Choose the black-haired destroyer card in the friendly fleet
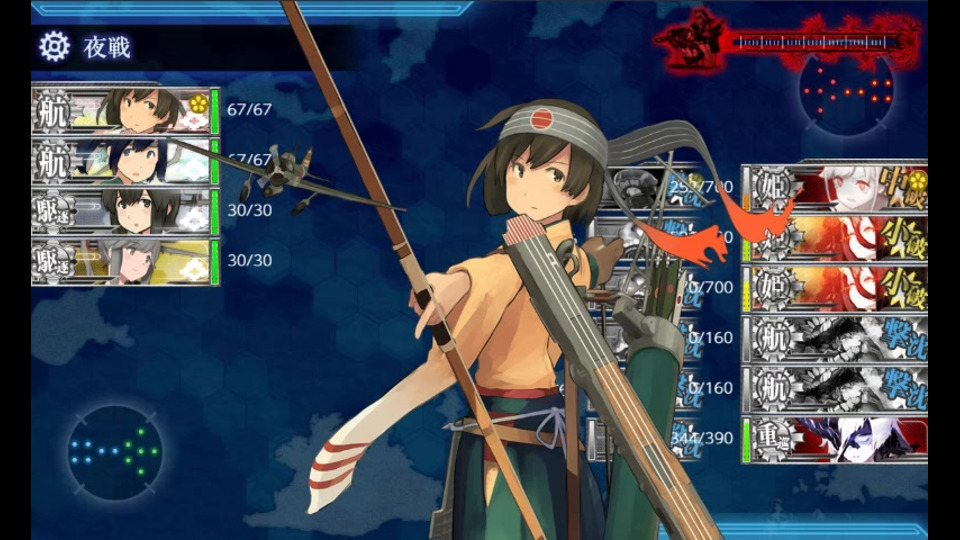 [124, 210]
